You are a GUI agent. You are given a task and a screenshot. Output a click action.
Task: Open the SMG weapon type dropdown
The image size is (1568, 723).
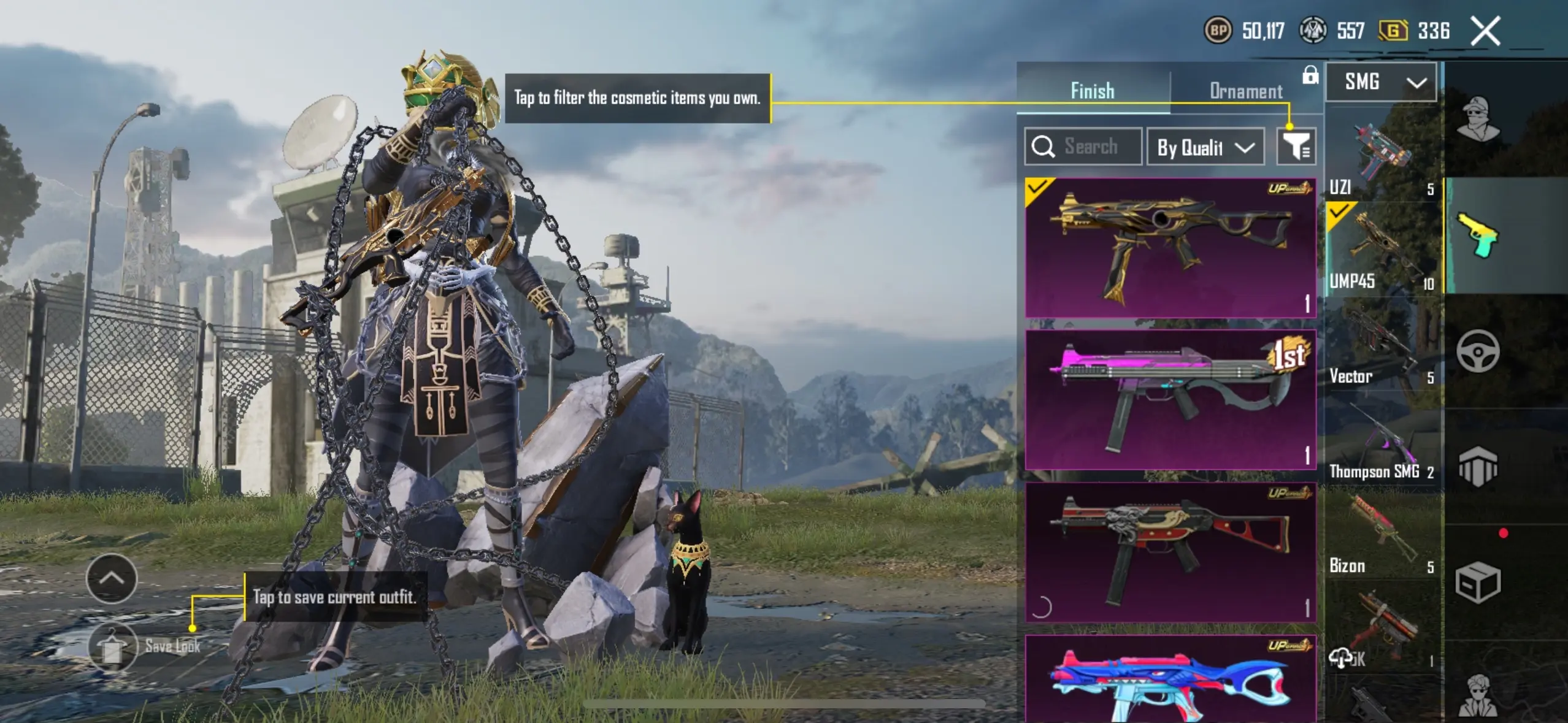[1381, 82]
